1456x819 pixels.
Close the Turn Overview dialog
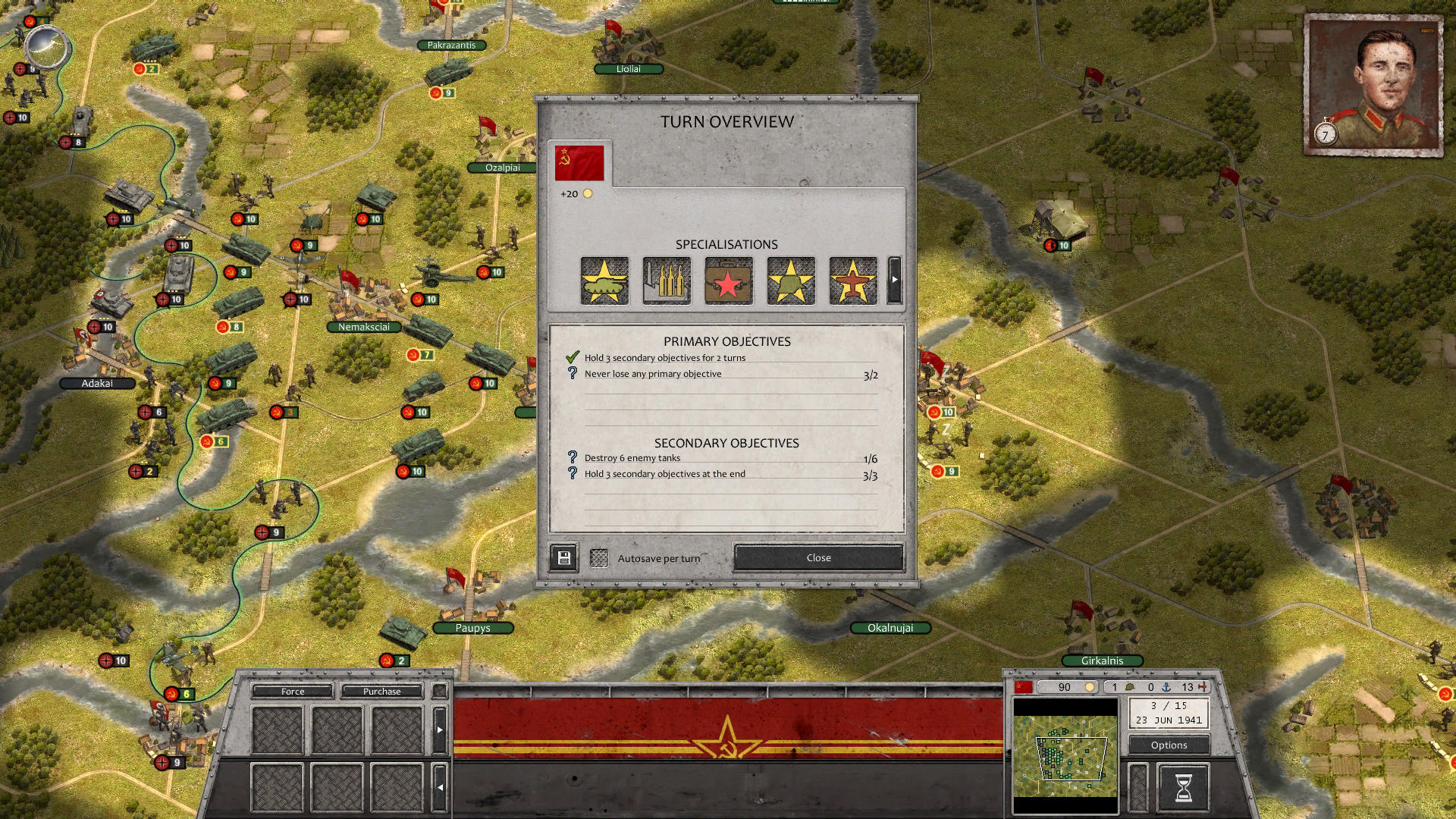click(x=818, y=557)
